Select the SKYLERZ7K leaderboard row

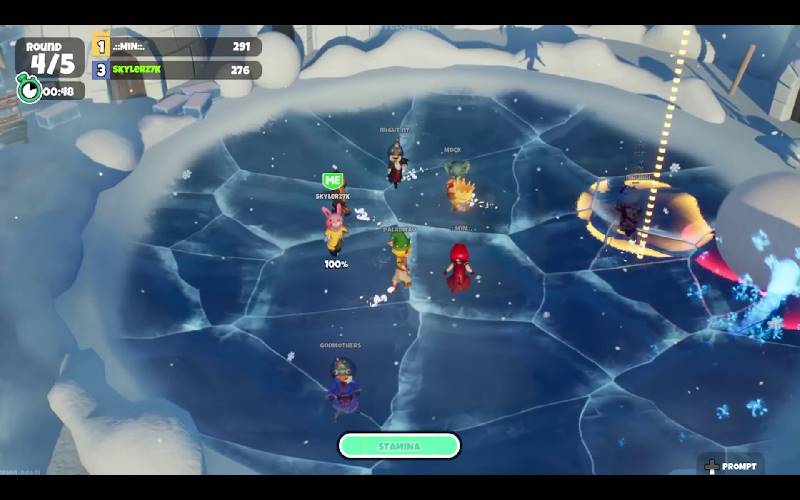click(x=178, y=70)
